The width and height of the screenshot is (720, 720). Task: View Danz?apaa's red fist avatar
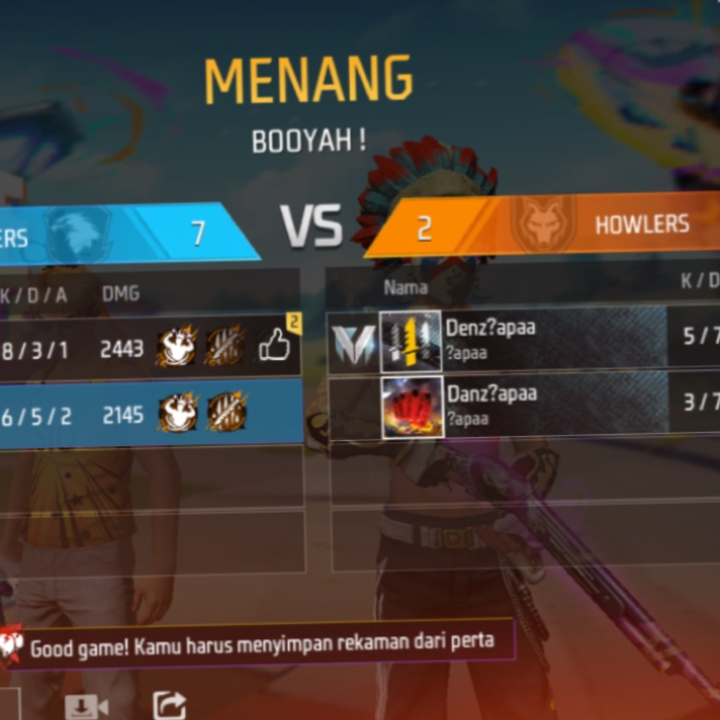tap(411, 406)
